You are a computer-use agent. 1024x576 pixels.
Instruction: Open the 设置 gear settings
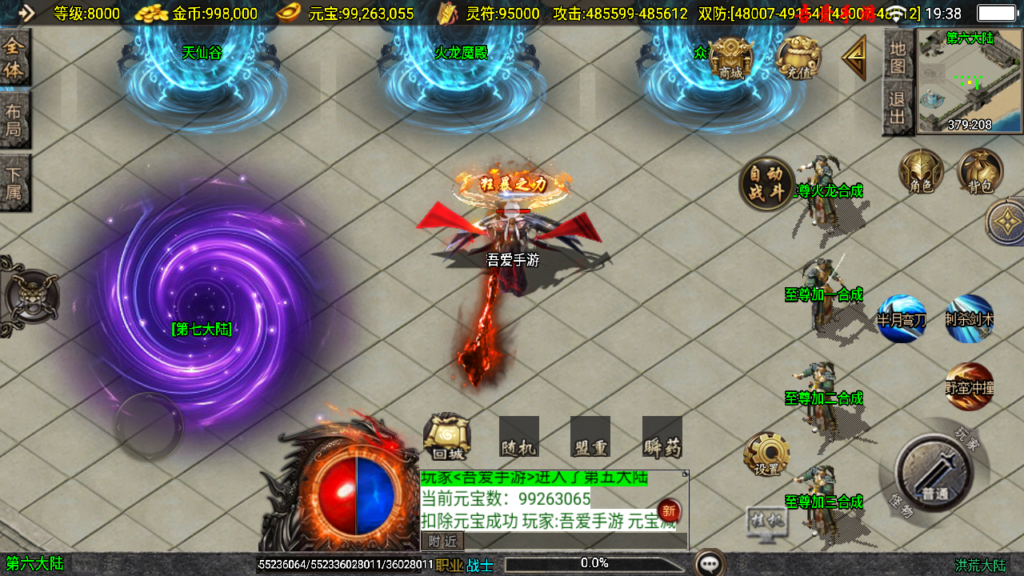pos(766,456)
